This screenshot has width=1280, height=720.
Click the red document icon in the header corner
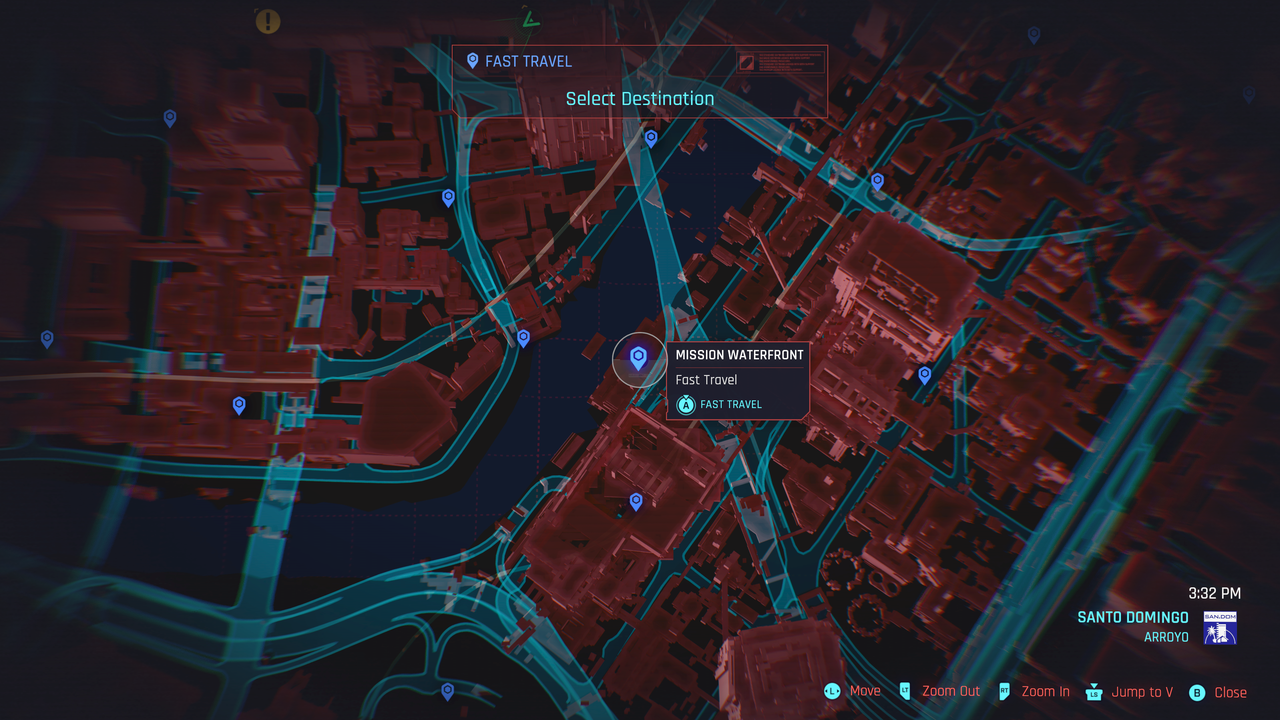[x=747, y=64]
